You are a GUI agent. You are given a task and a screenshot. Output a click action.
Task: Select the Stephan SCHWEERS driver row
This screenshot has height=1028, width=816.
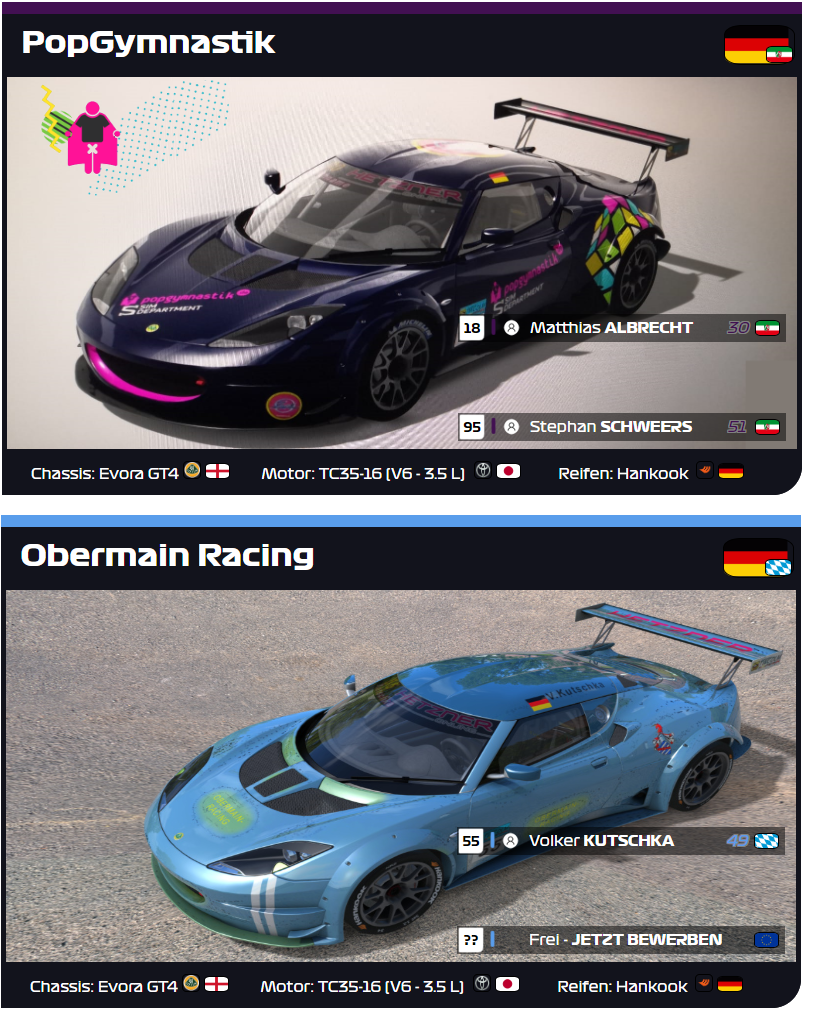[611, 427]
